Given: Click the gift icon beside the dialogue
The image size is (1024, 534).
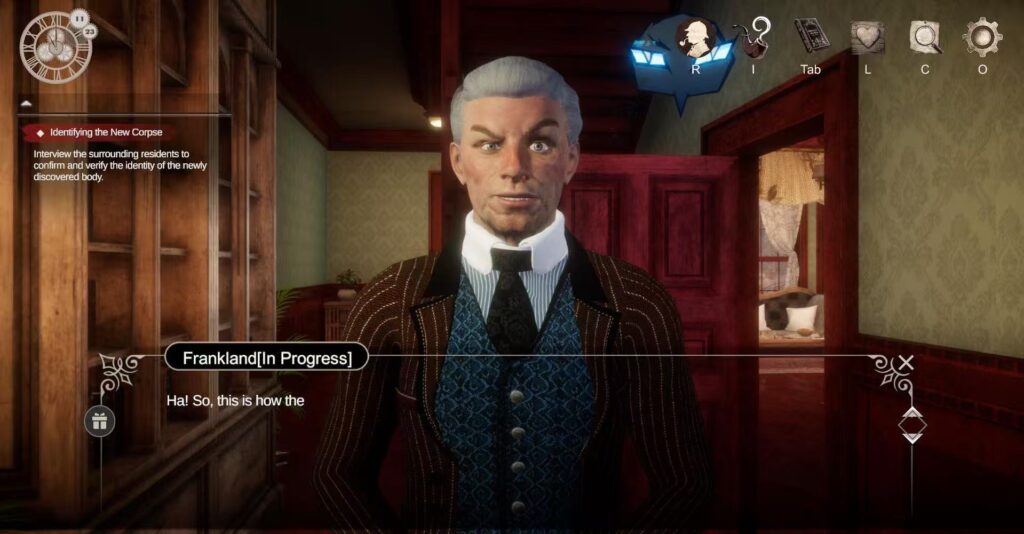Looking at the screenshot, I should (x=99, y=421).
